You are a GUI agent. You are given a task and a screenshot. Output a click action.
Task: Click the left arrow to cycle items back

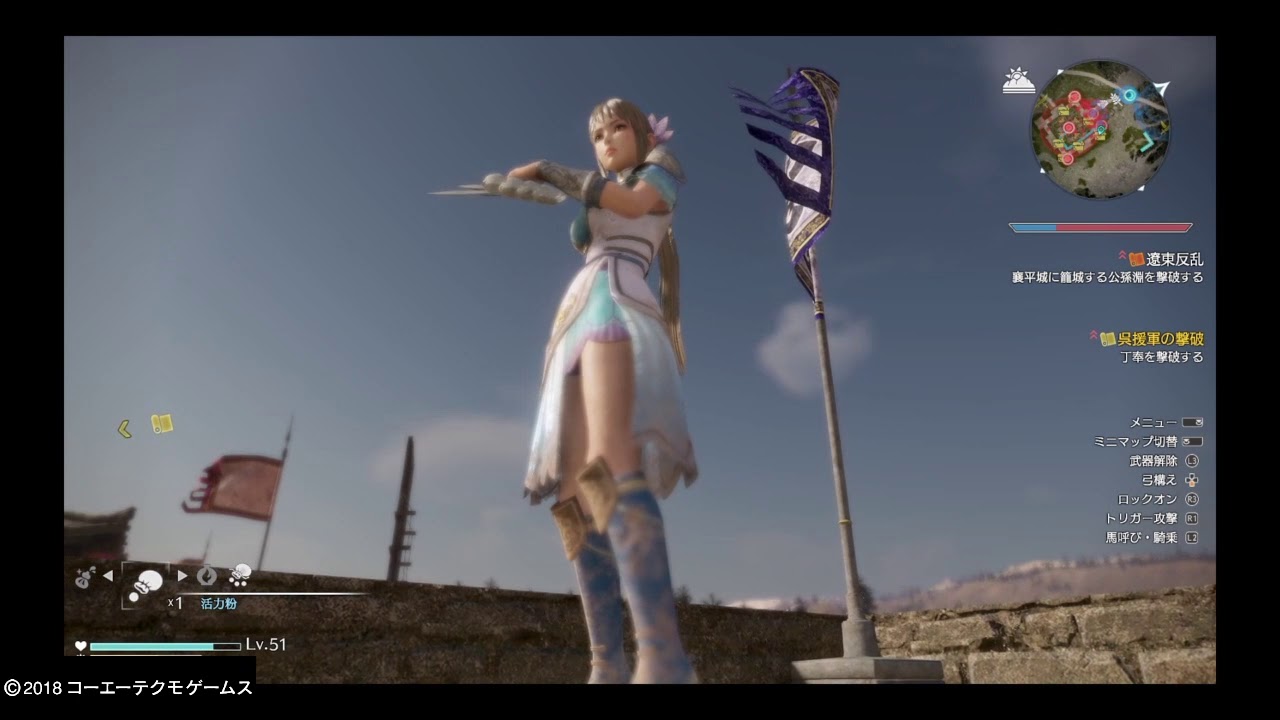pyautogui.click(x=107, y=576)
